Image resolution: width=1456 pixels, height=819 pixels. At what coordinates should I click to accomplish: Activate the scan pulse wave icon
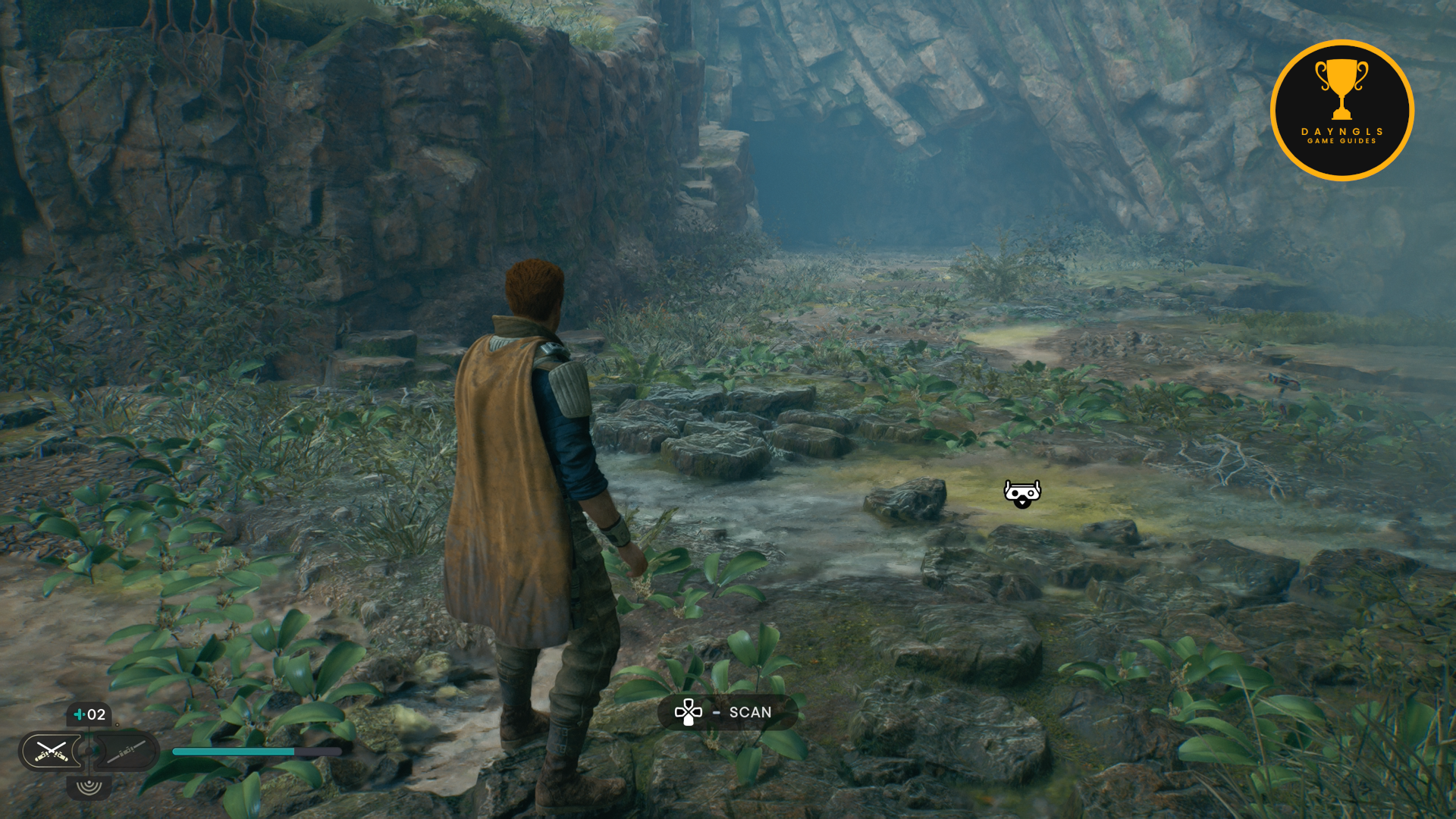click(89, 786)
